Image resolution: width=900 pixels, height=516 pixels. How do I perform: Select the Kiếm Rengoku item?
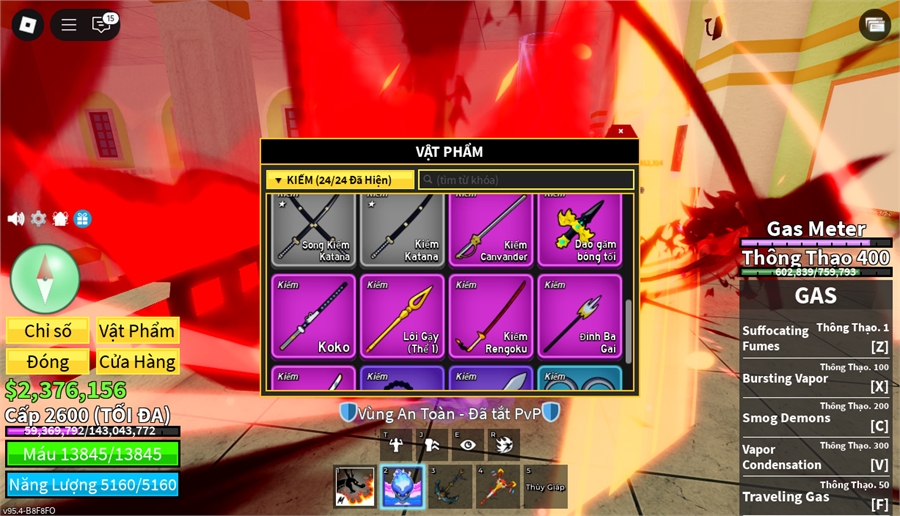490,315
